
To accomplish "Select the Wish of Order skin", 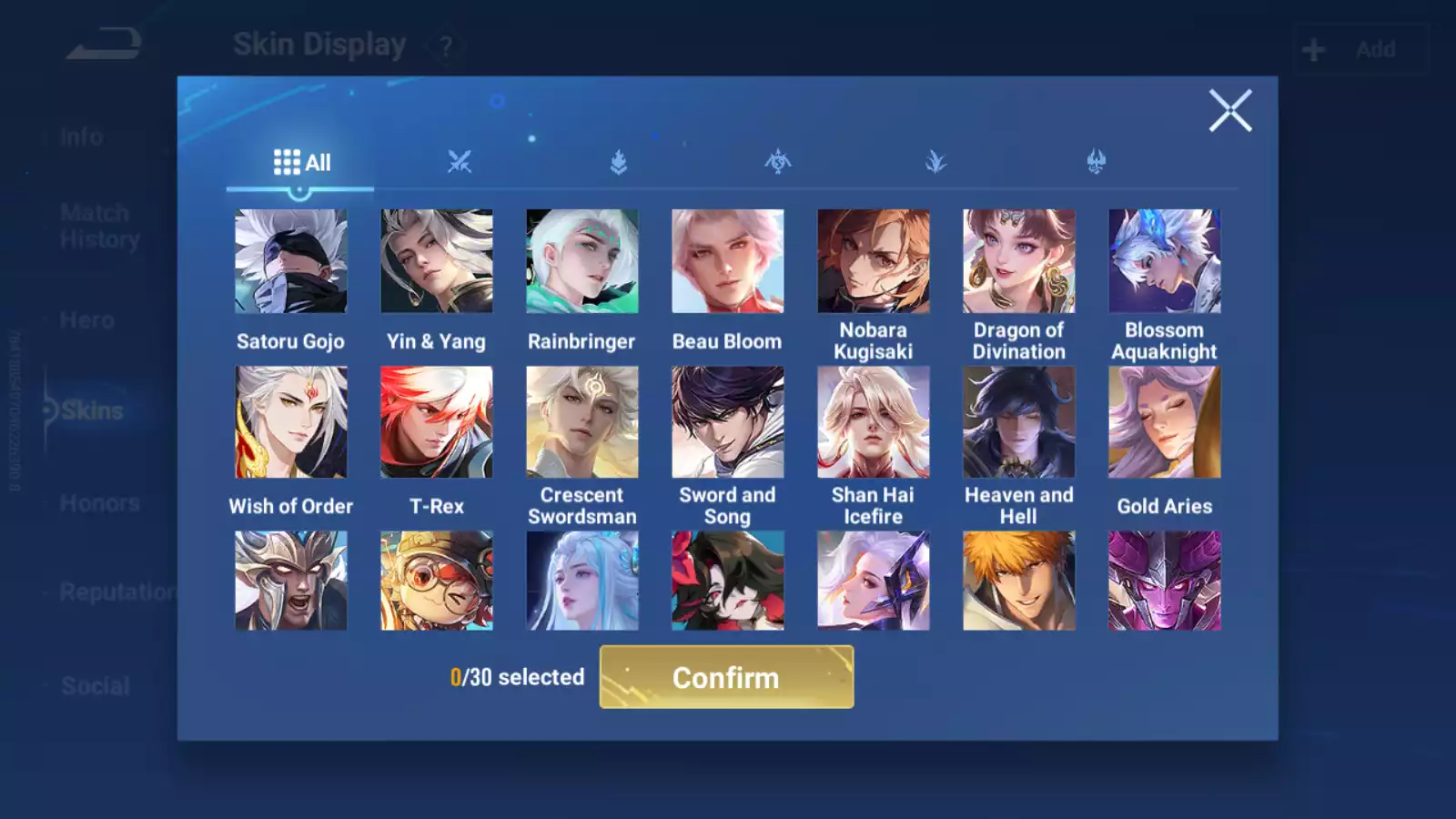I will (x=291, y=422).
